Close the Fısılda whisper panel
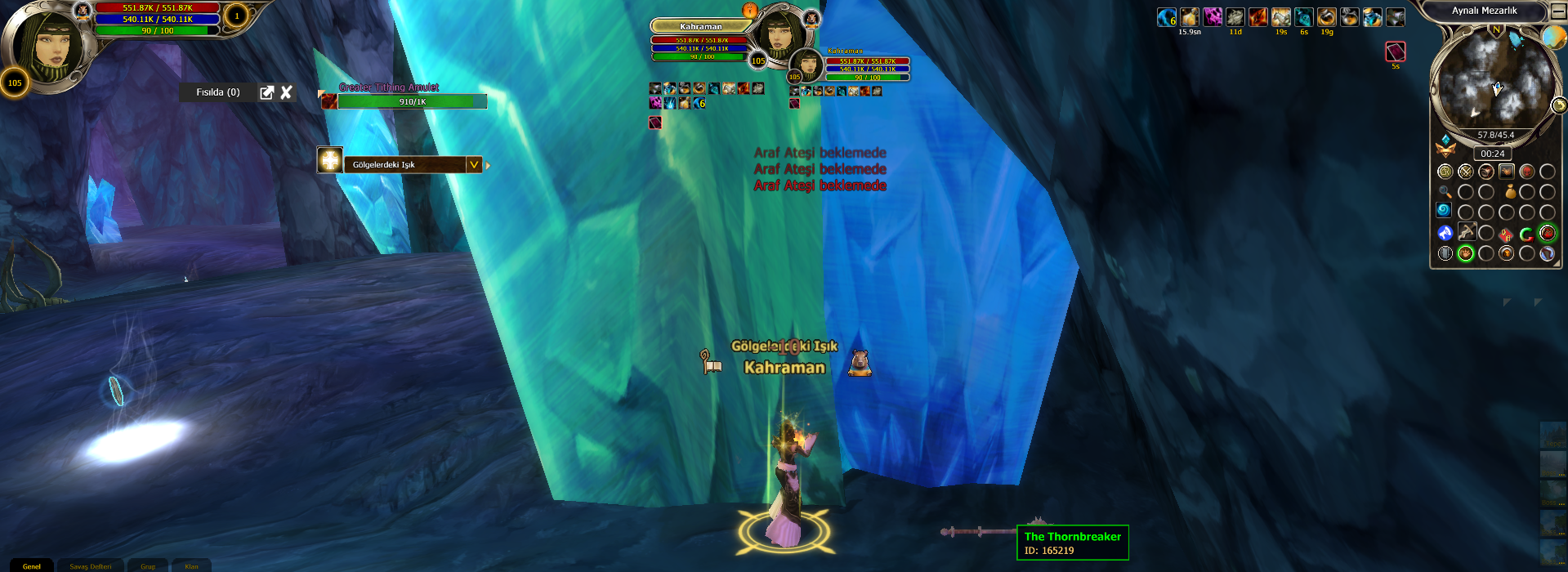The height and width of the screenshot is (572, 1568). [x=286, y=92]
